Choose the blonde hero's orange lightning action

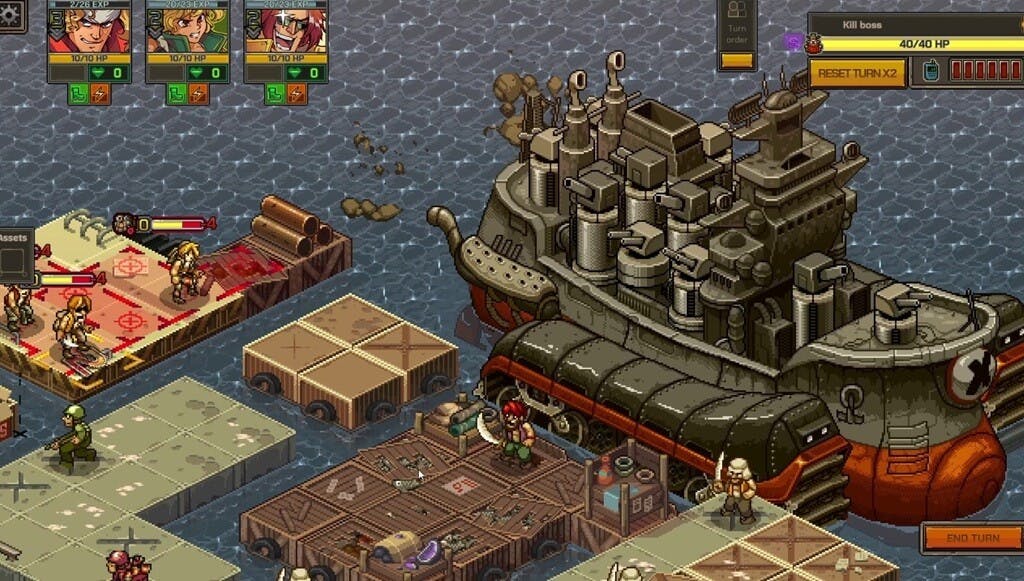[198, 94]
